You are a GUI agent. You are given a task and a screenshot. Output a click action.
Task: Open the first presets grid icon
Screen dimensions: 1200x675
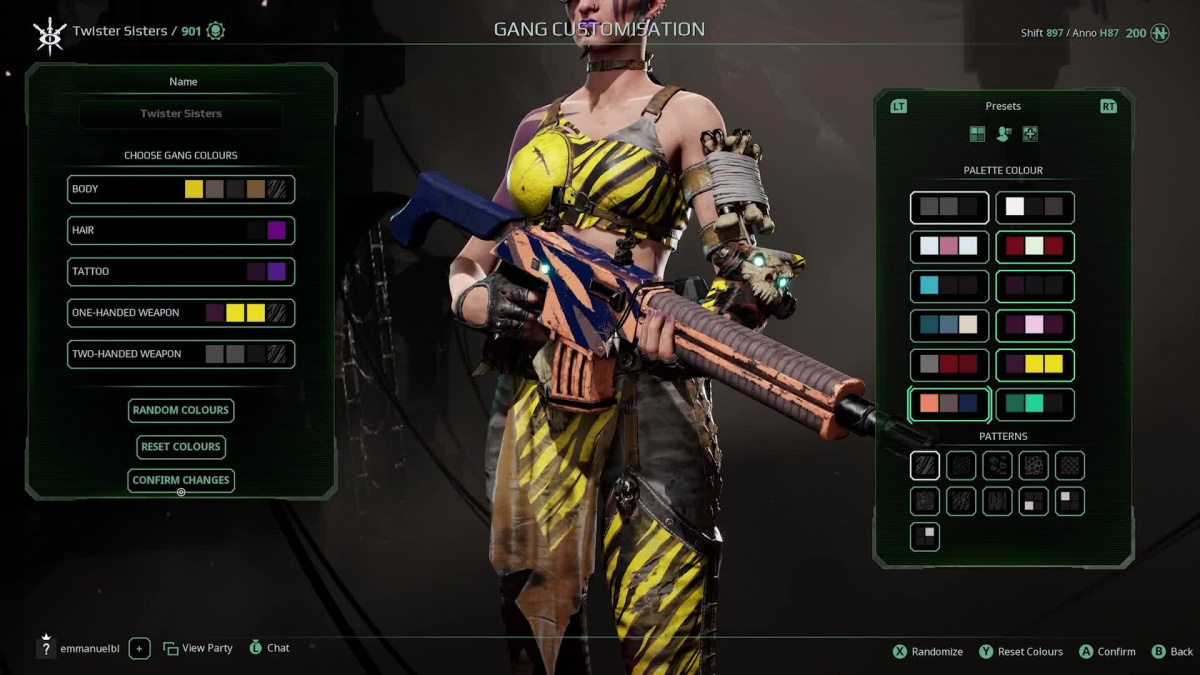[977, 134]
